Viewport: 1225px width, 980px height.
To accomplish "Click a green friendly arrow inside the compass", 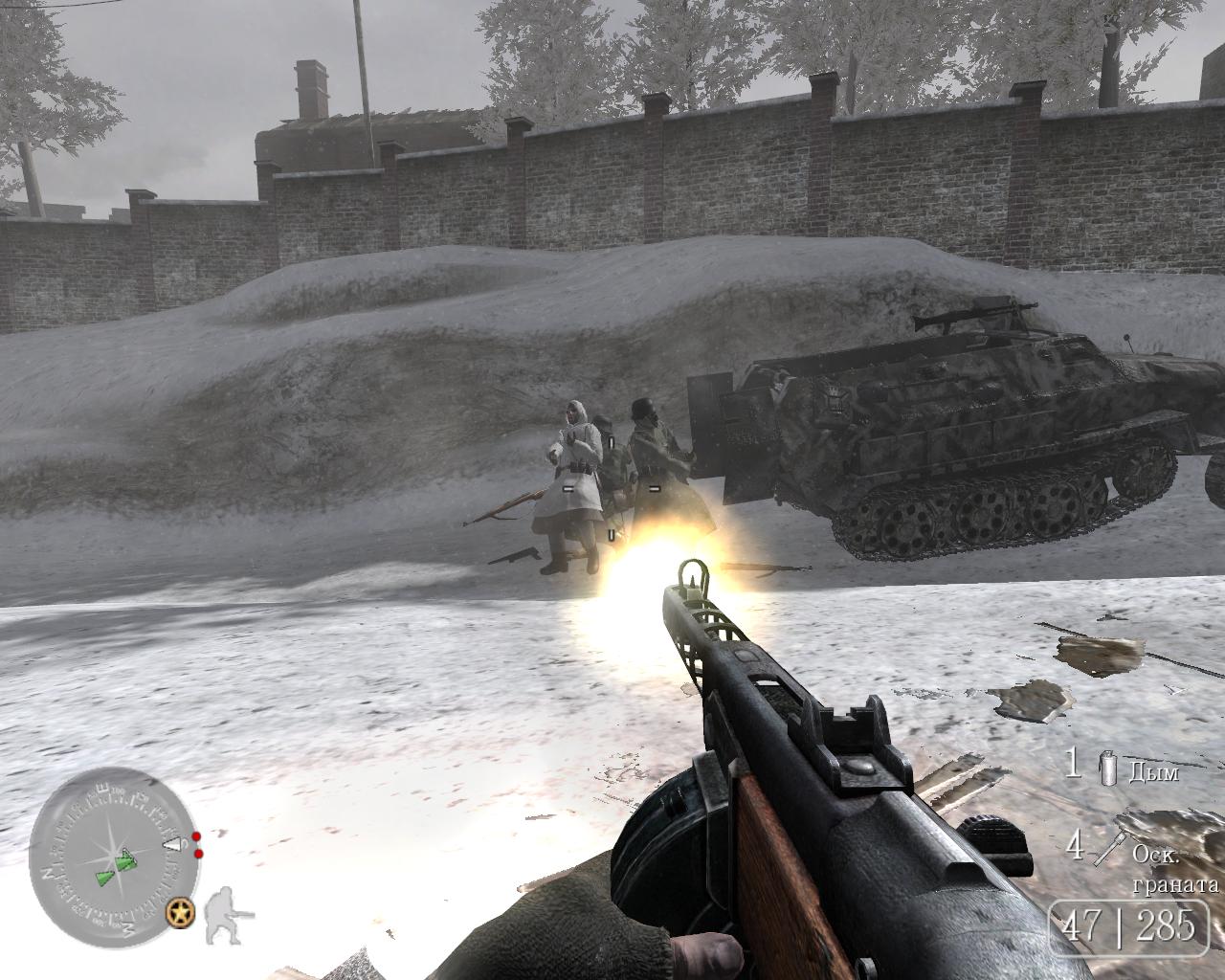I will (124, 859).
